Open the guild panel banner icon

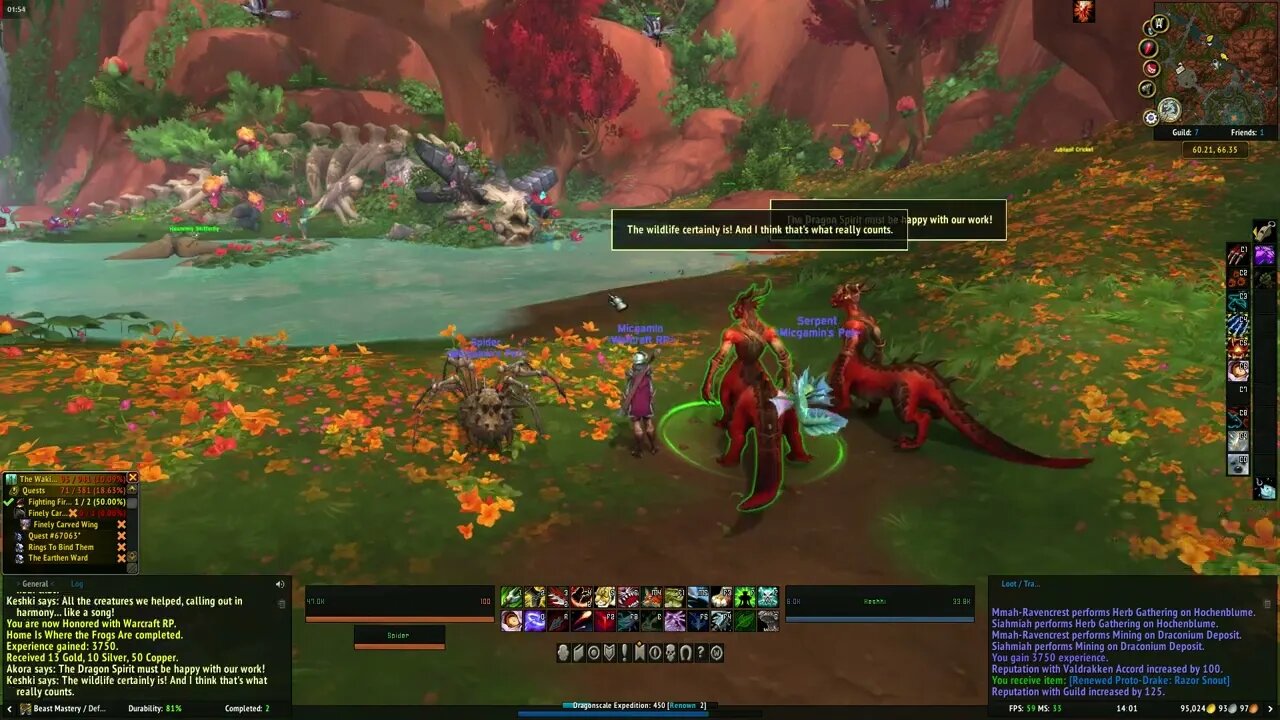point(641,653)
